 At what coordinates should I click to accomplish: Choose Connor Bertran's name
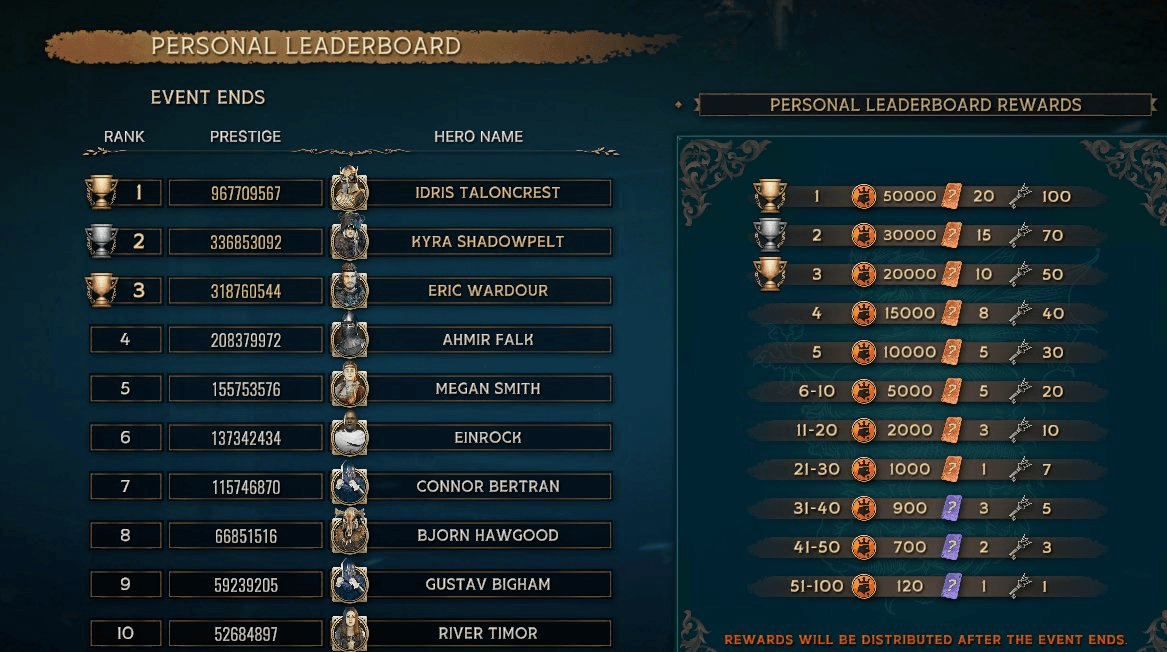tap(487, 487)
